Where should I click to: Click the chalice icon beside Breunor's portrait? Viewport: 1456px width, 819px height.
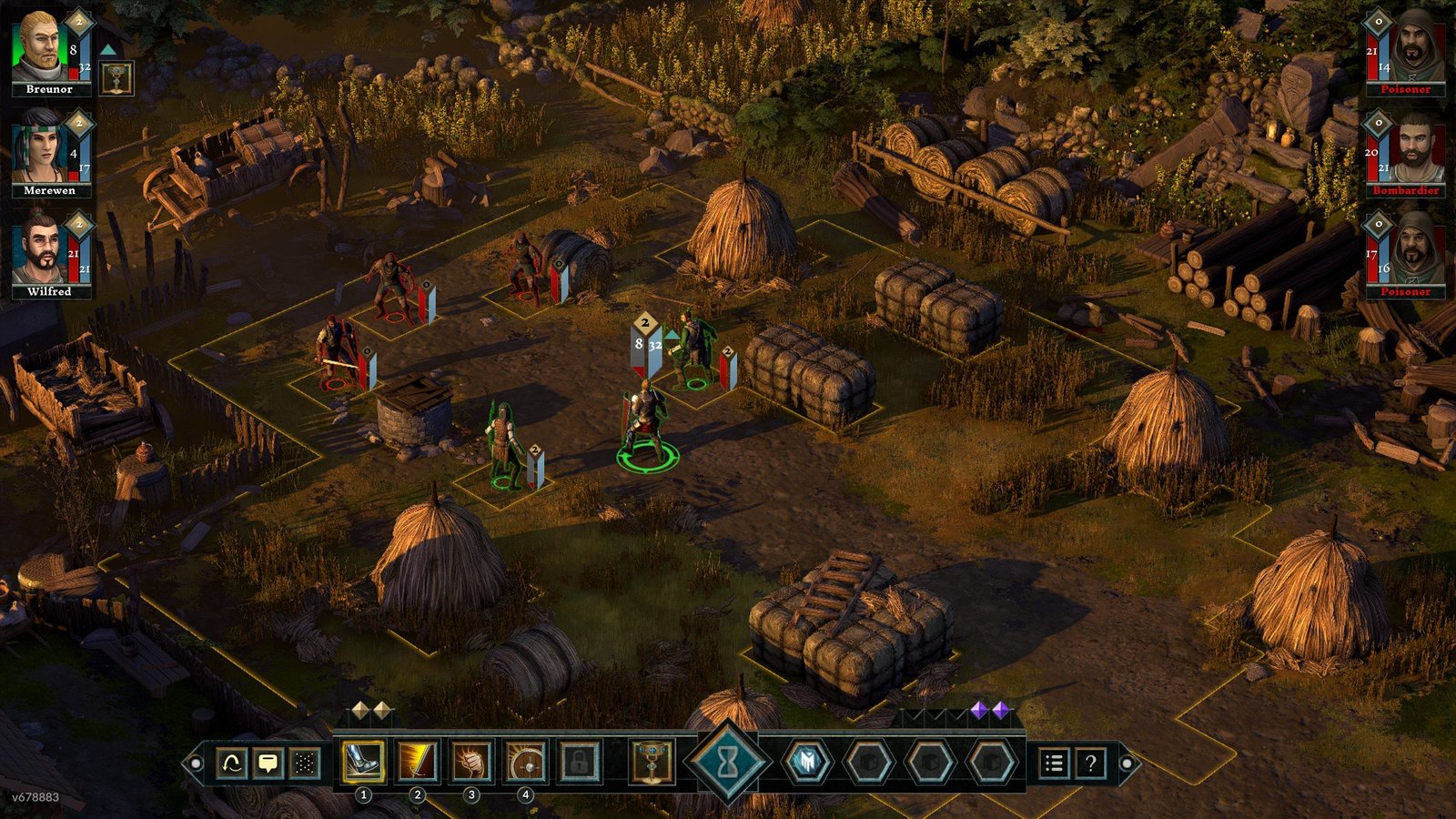[116, 79]
